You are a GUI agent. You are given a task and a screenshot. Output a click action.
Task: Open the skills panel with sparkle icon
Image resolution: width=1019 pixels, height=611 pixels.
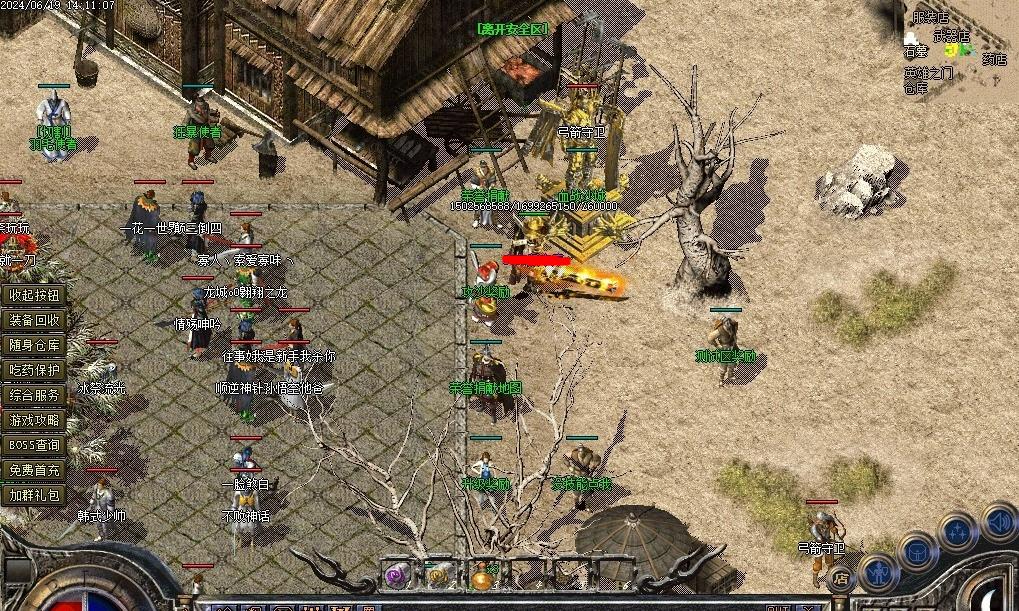coord(957,531)
